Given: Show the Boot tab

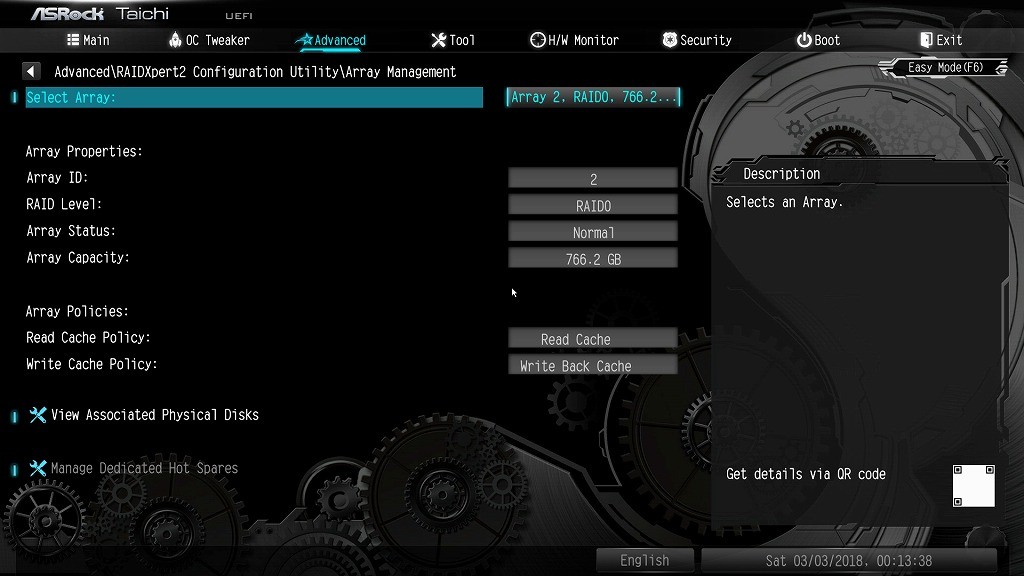Looking at the screenshot, I should (818, 40).
